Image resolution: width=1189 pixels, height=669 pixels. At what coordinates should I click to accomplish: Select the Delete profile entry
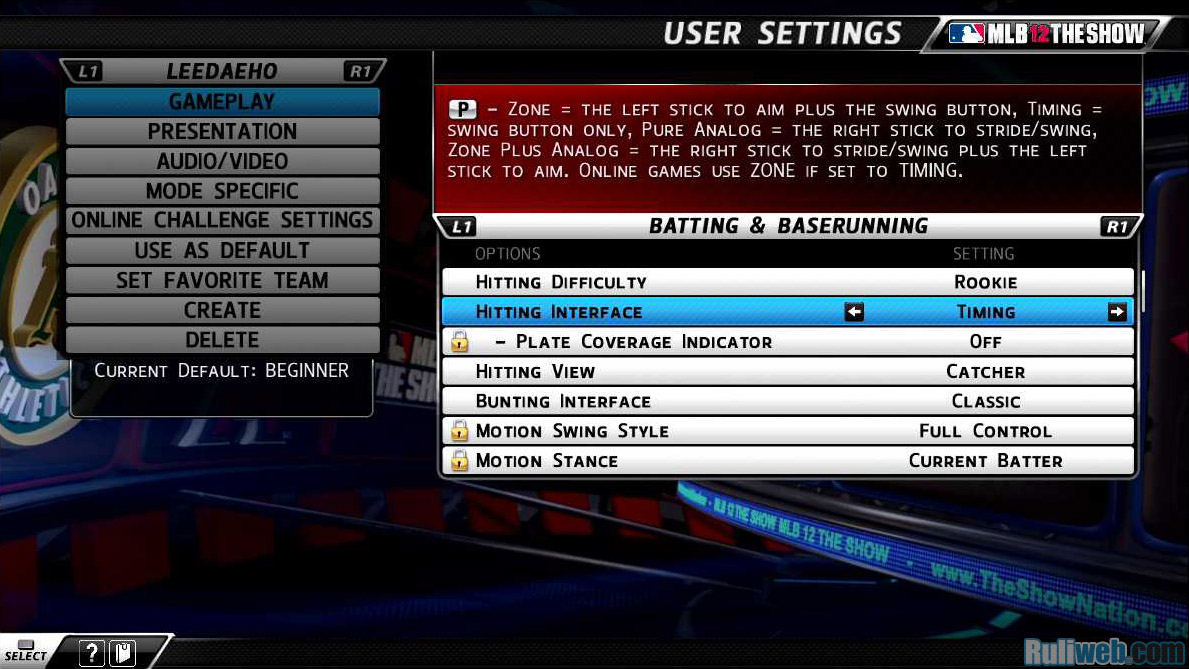(x=222, y=340)
